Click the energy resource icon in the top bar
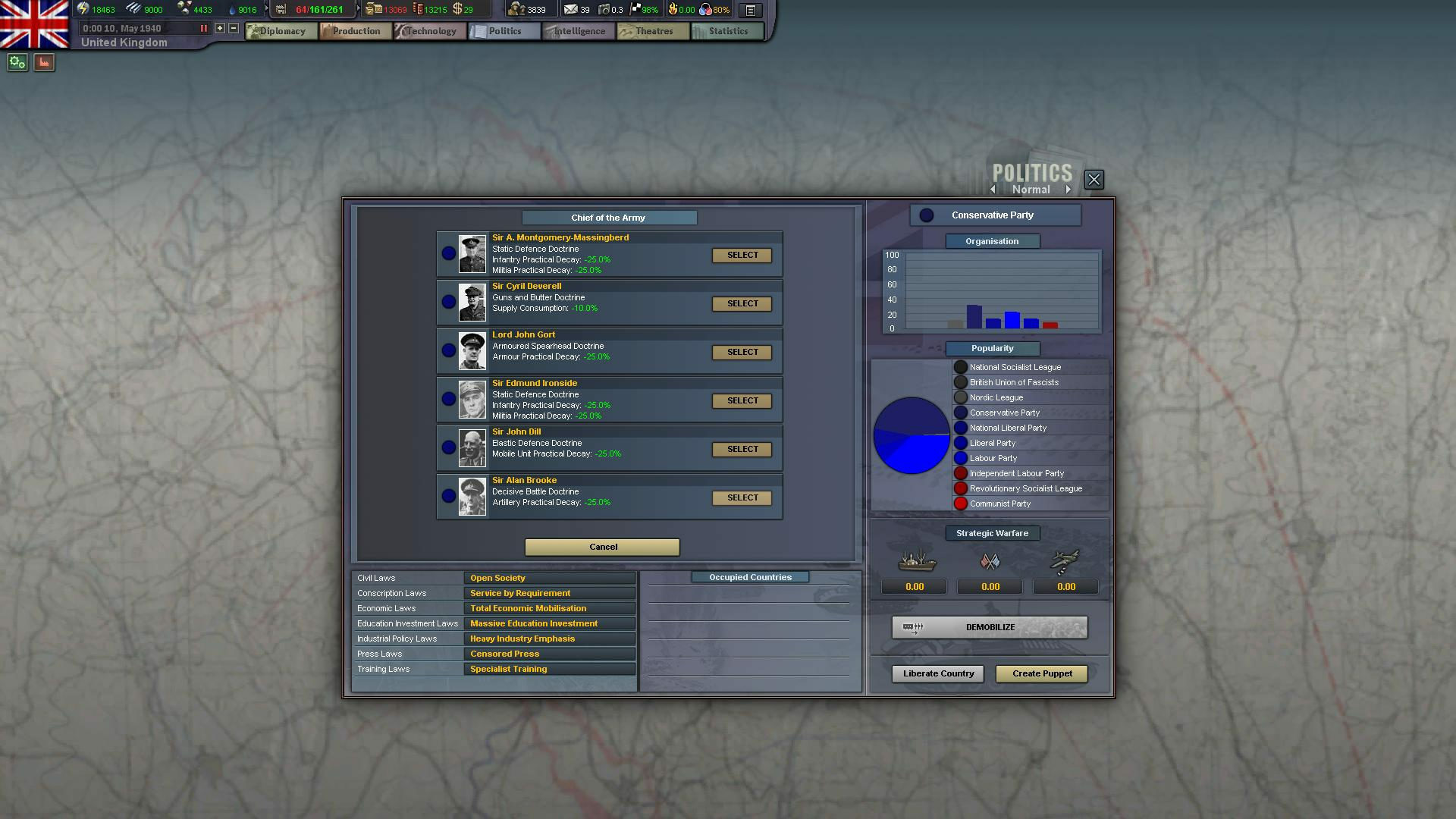This screenshot has height=819, width=1456. [83, 9]
